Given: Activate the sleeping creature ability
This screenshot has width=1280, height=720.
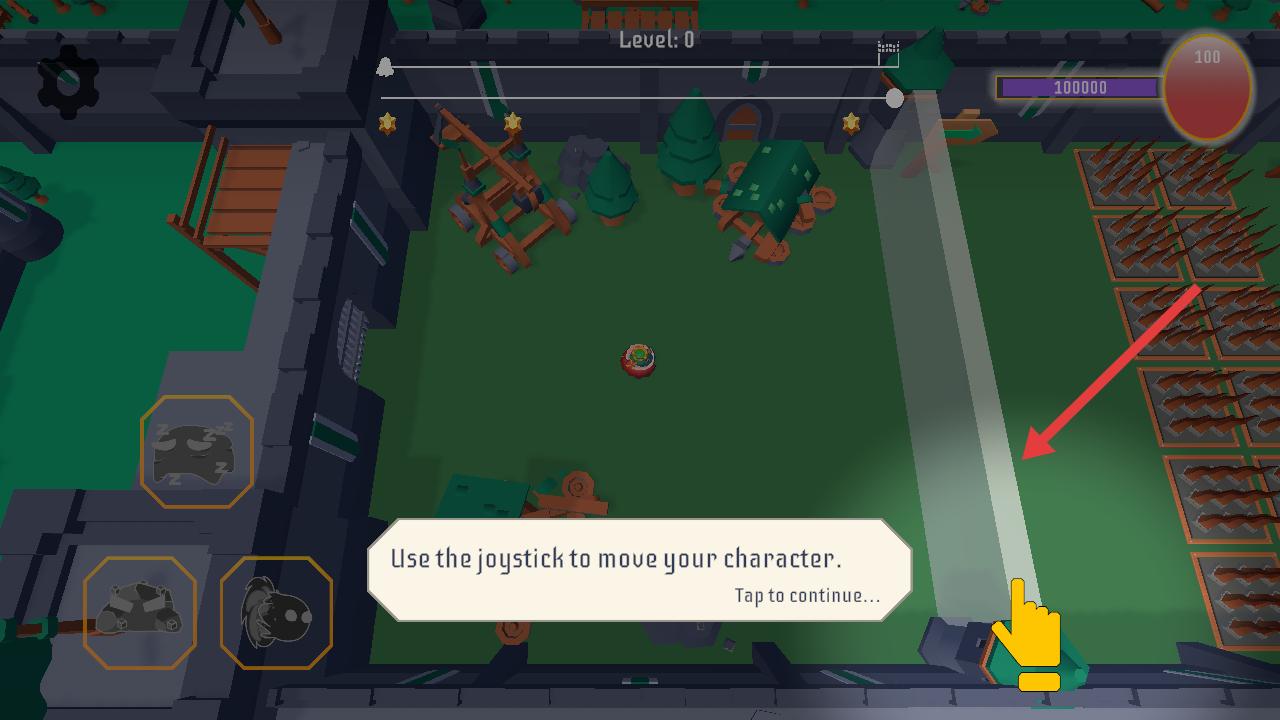Looking at the screenshot, I should [x=196, y=451].
